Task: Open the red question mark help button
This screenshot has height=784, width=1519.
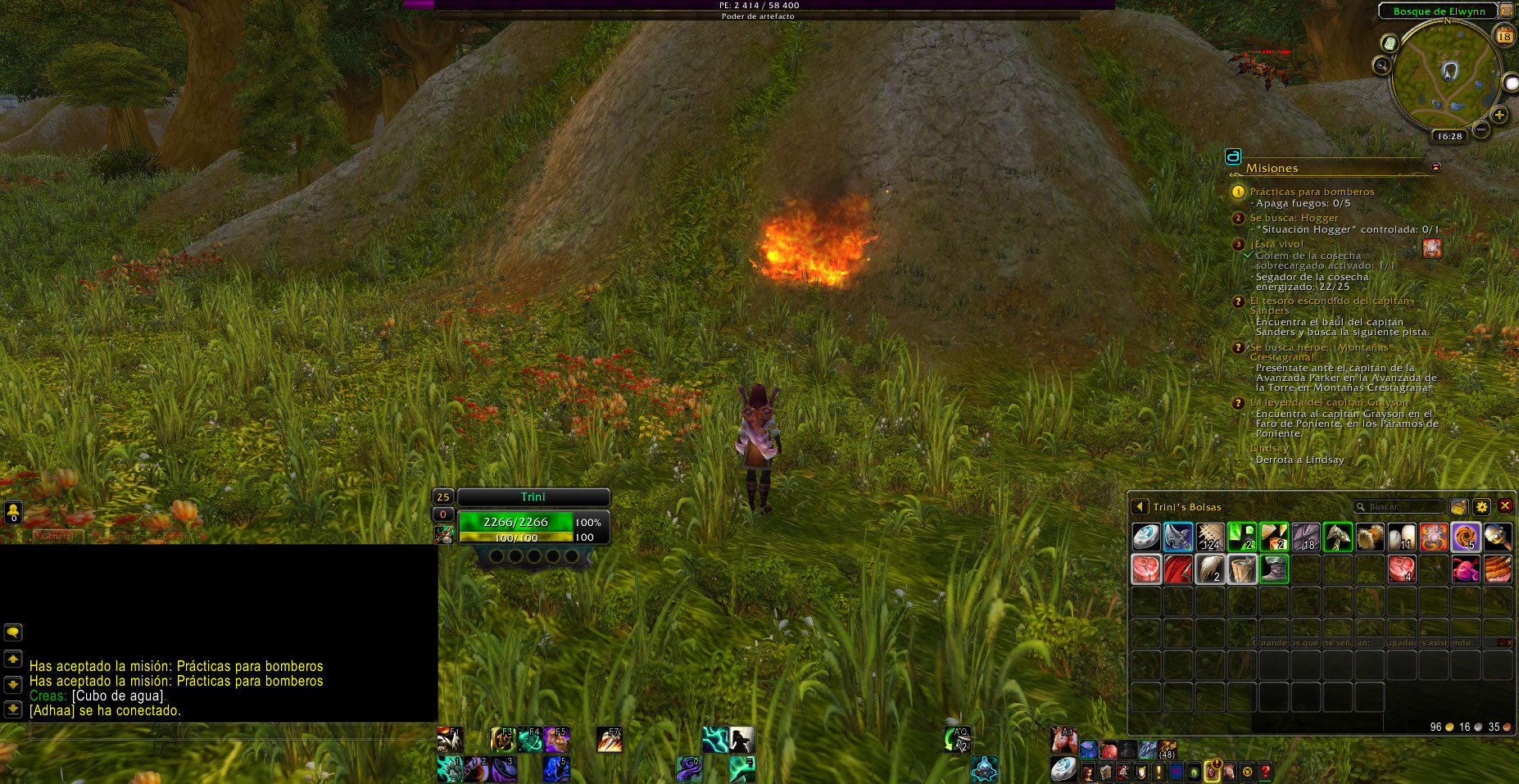Action: (1265, 772)
